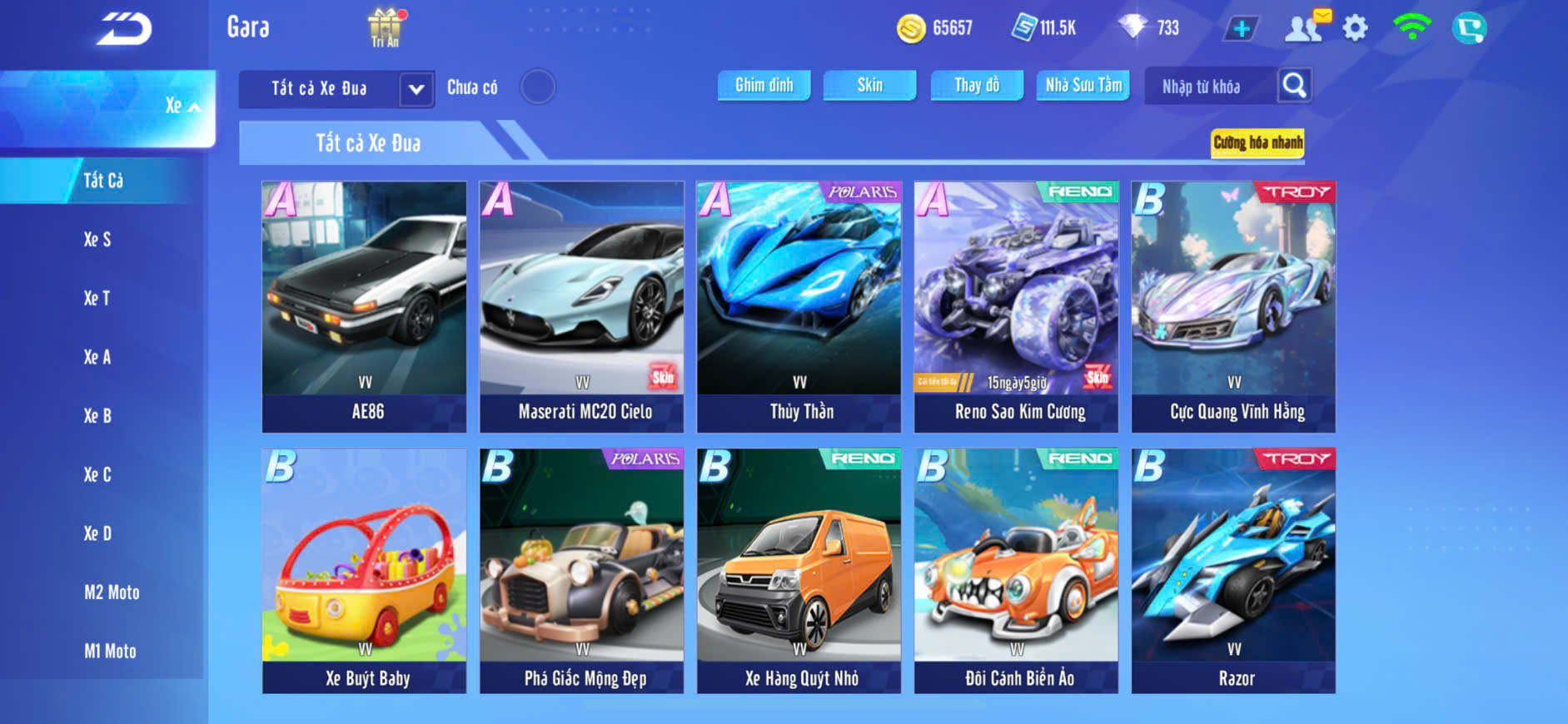Show the M2 Moto category

pyautogui.click(x=112, y=593)
